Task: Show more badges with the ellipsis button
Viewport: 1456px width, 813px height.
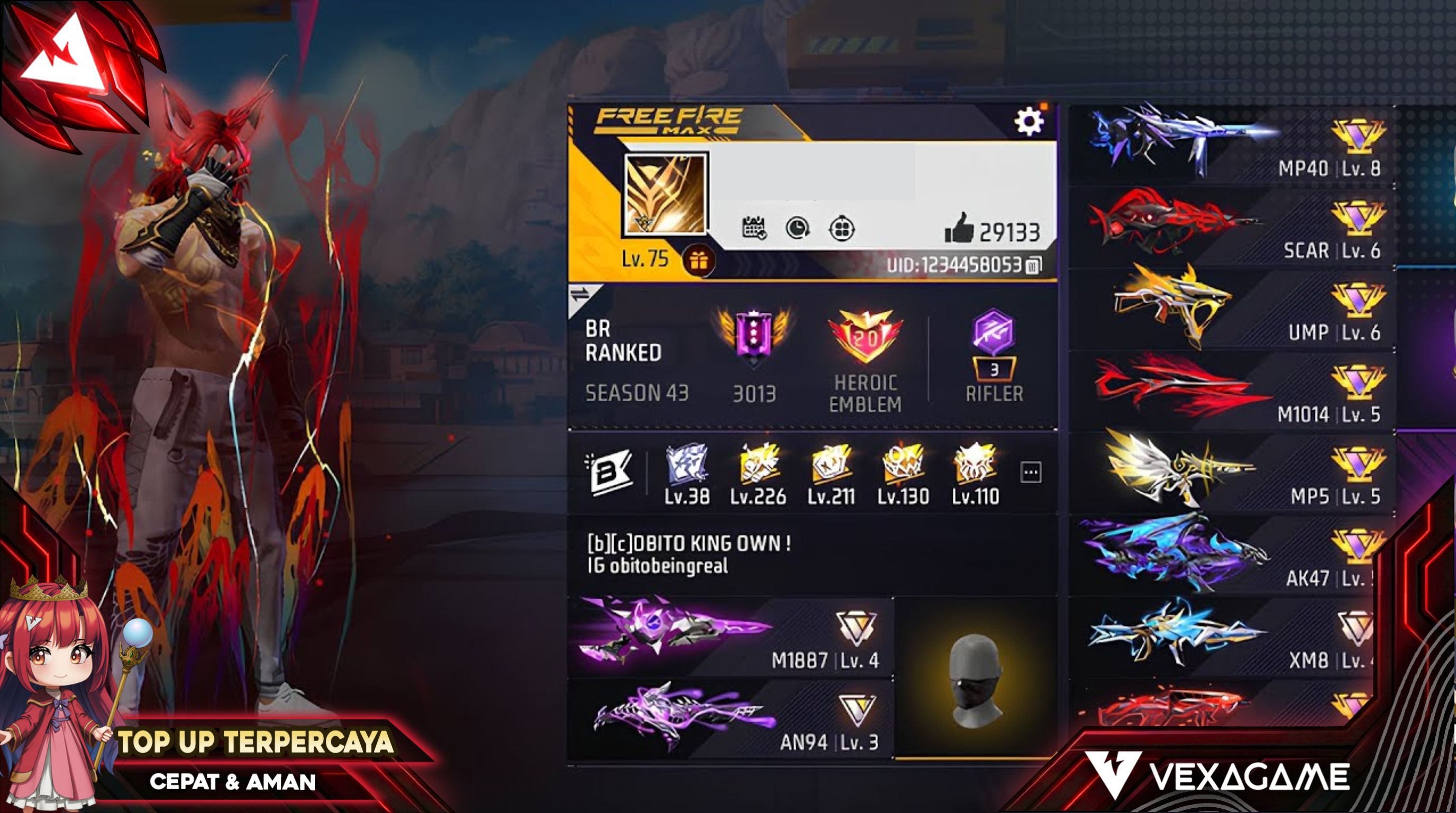Action: [1031, 472]
